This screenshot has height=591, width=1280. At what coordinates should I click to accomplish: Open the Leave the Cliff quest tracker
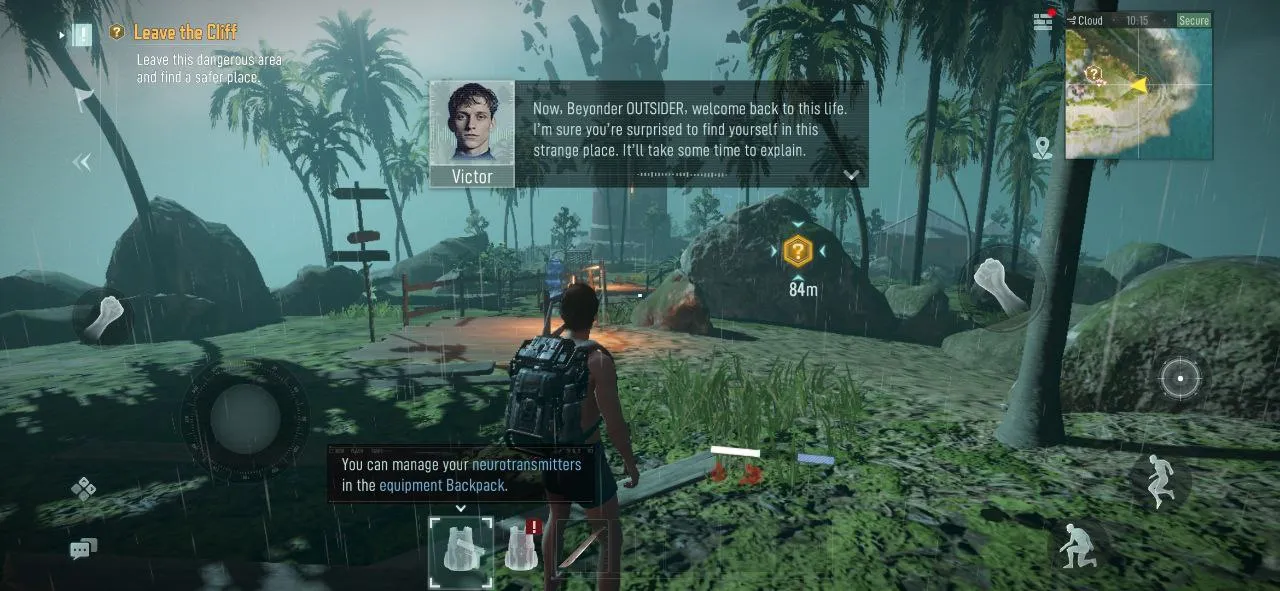coord(185,33)
